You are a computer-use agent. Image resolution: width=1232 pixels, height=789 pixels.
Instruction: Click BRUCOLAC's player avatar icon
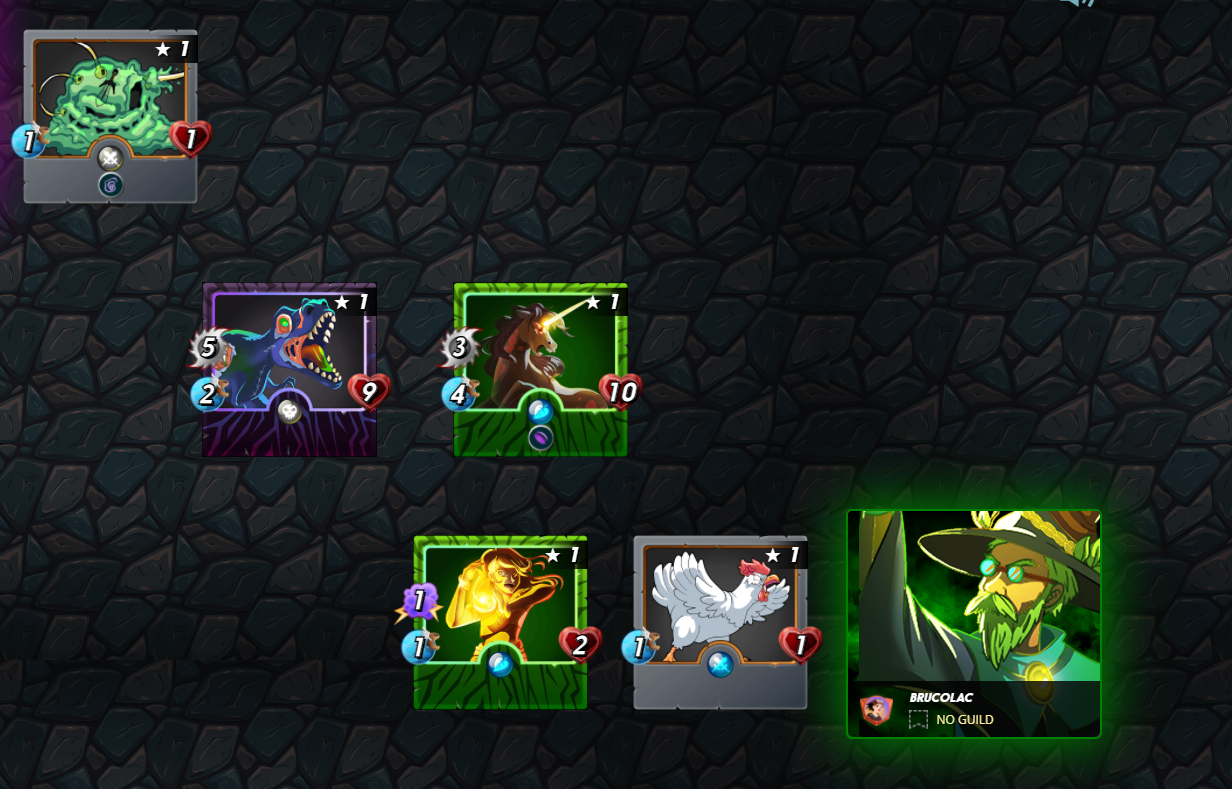click(876, 710)
